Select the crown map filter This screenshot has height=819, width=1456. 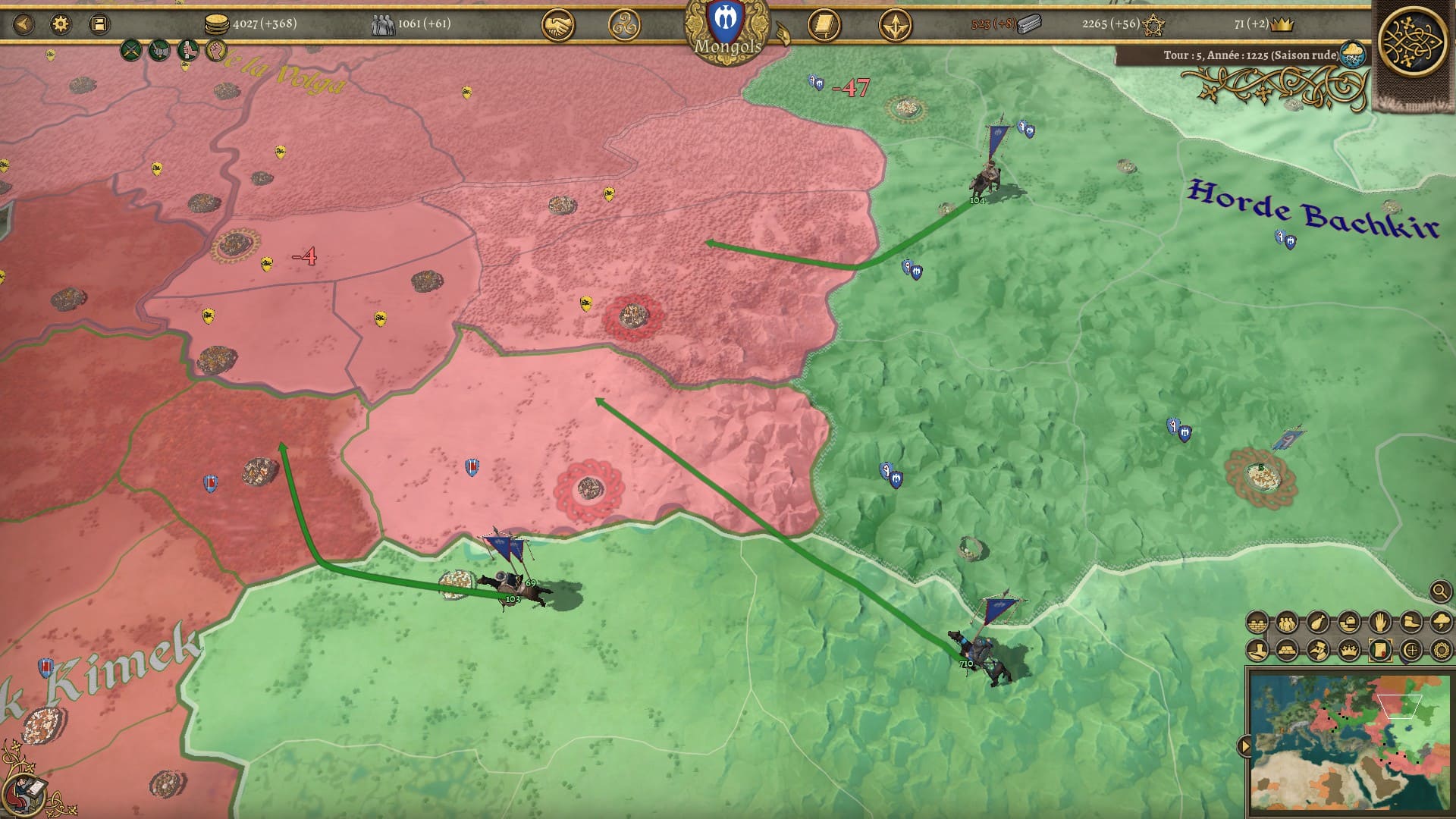tap(1348, 650)
